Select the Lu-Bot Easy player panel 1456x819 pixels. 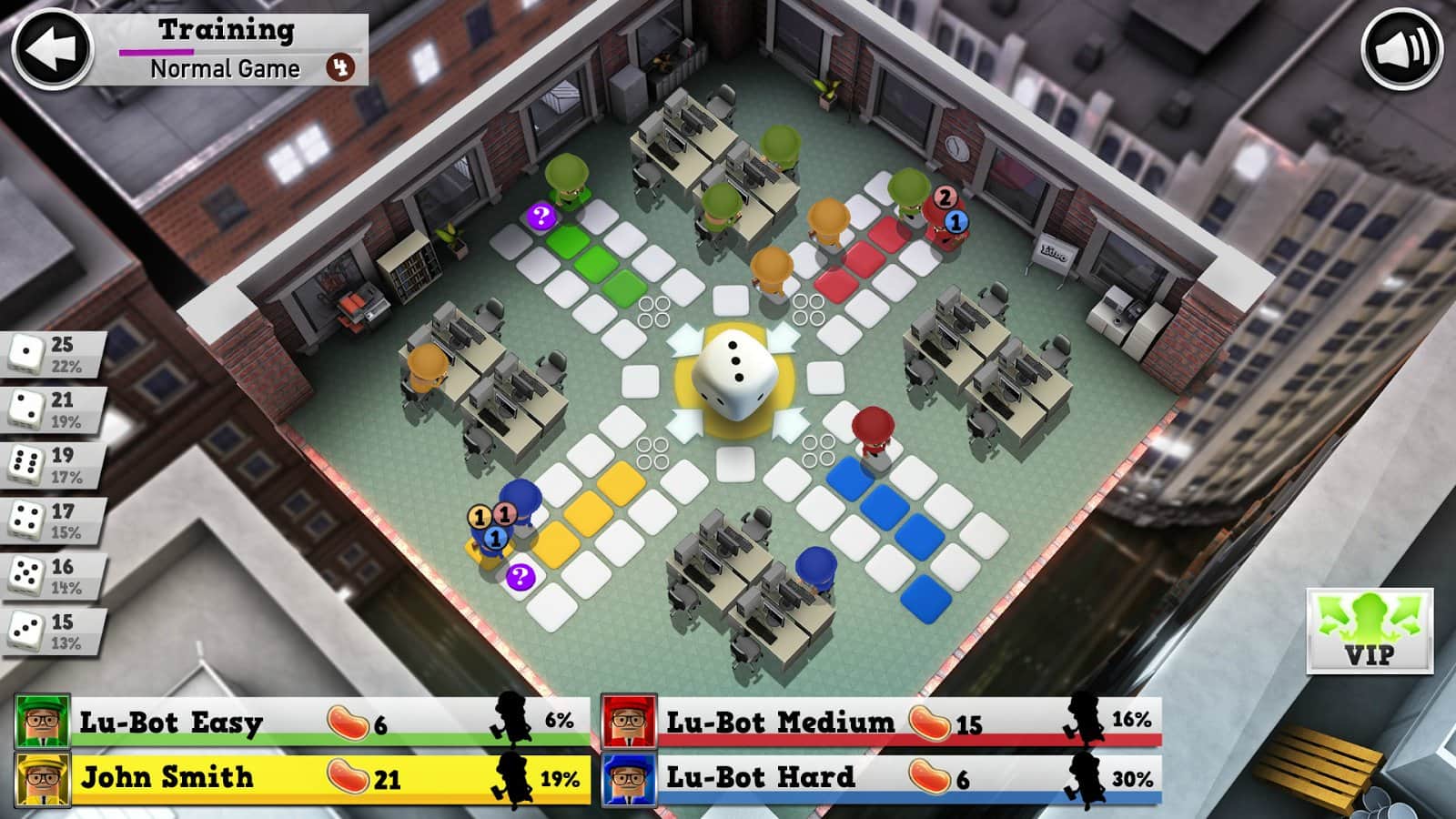coord(300,723)
